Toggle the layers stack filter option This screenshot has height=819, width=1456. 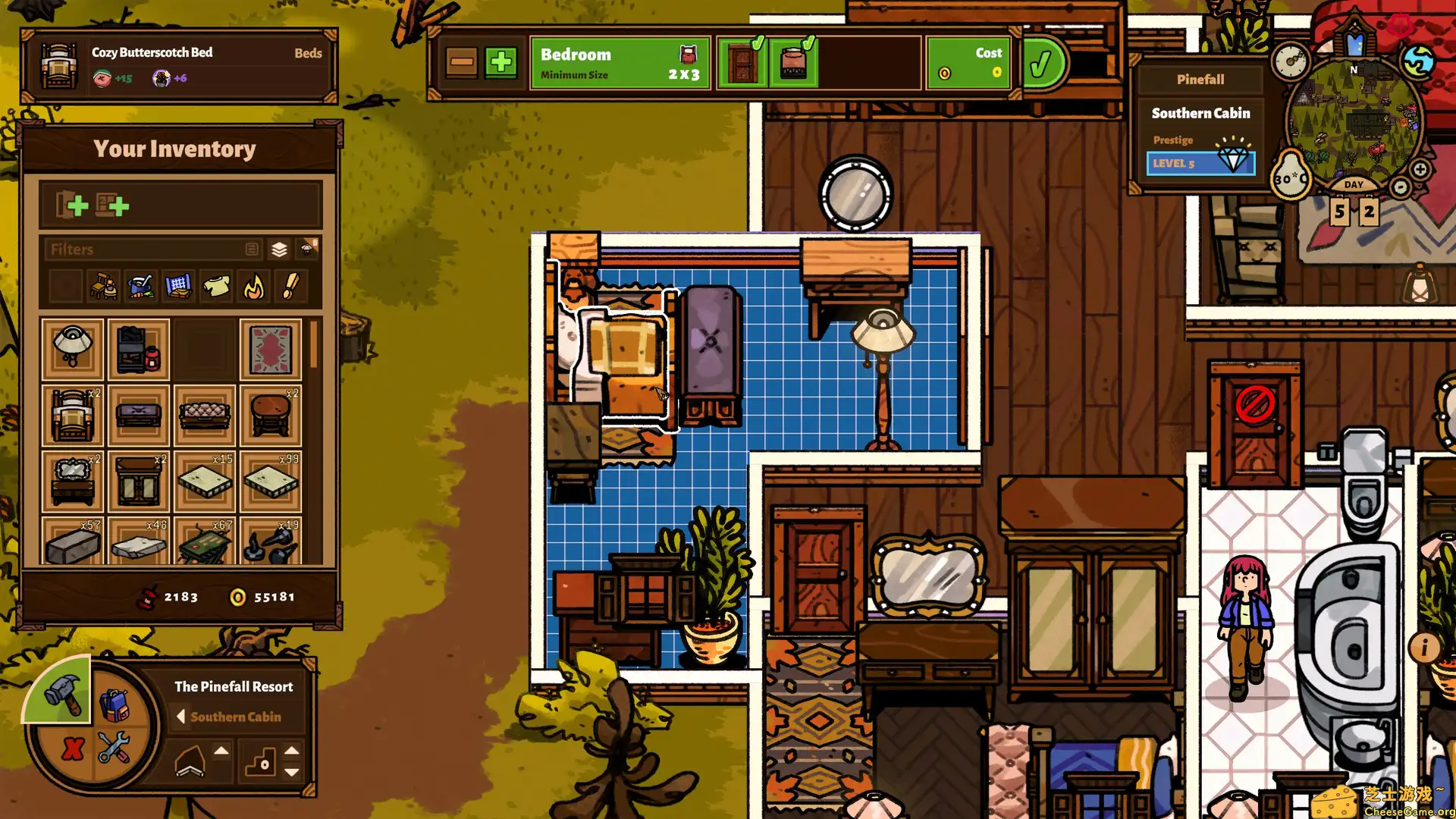pyautogui.click(x=278, y=248)
